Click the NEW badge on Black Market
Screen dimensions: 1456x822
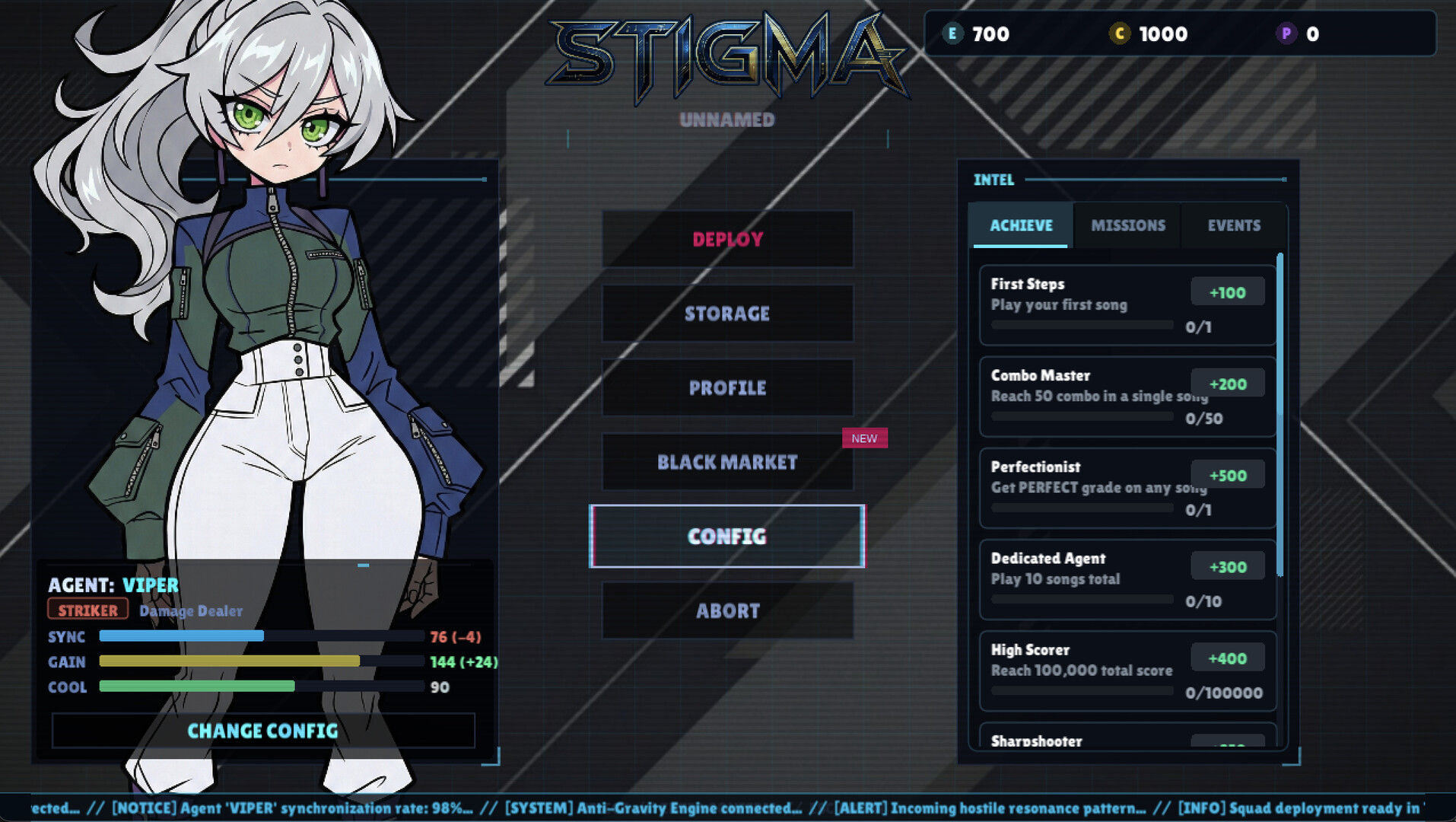863,438
